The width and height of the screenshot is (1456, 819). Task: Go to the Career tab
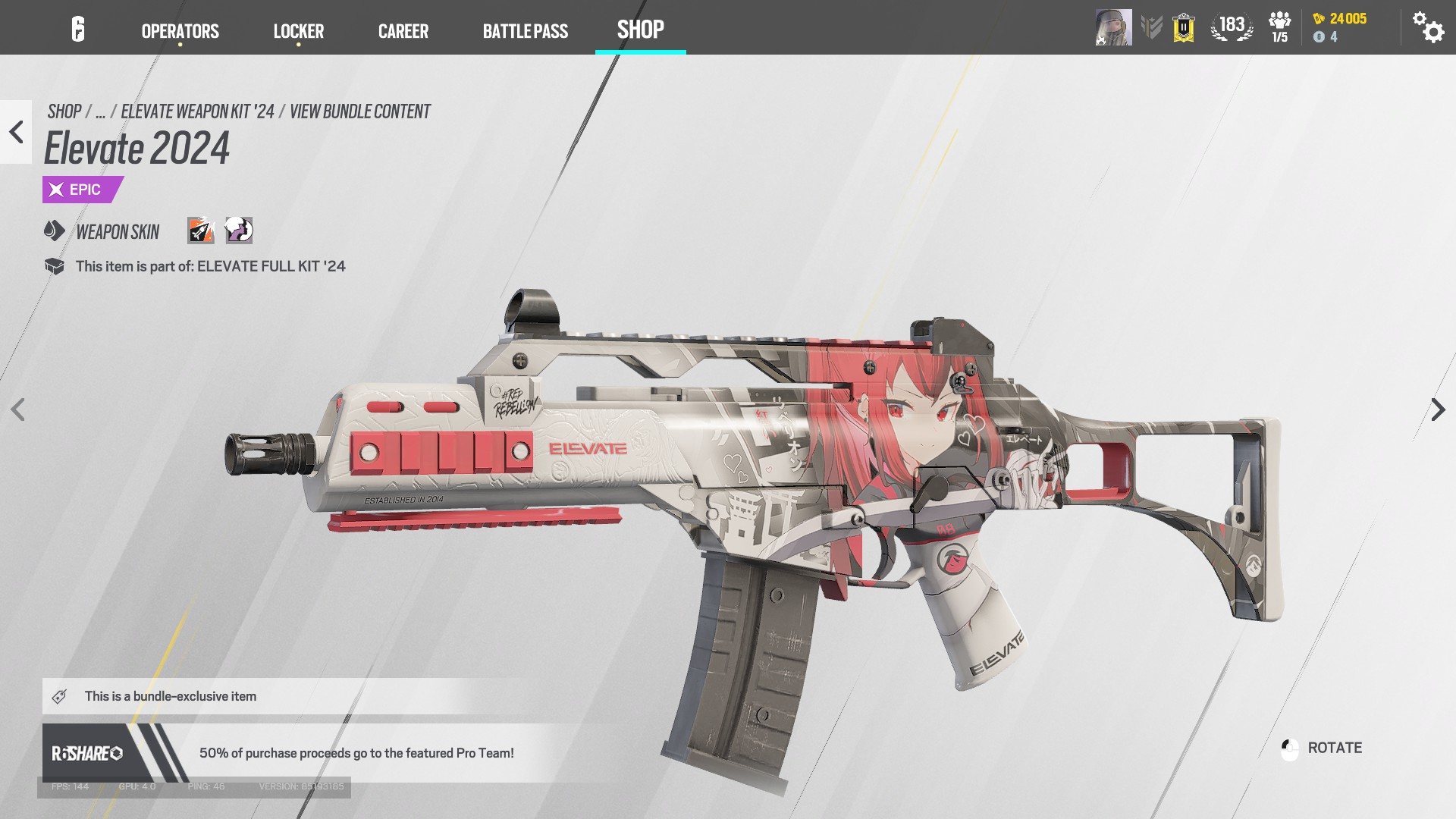click(403, 31)
